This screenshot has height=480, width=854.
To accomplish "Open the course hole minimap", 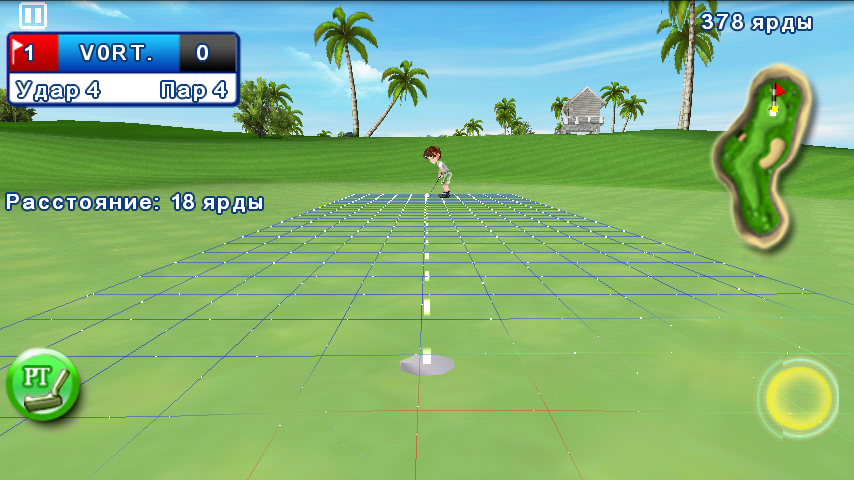I will tap(763, 155).
